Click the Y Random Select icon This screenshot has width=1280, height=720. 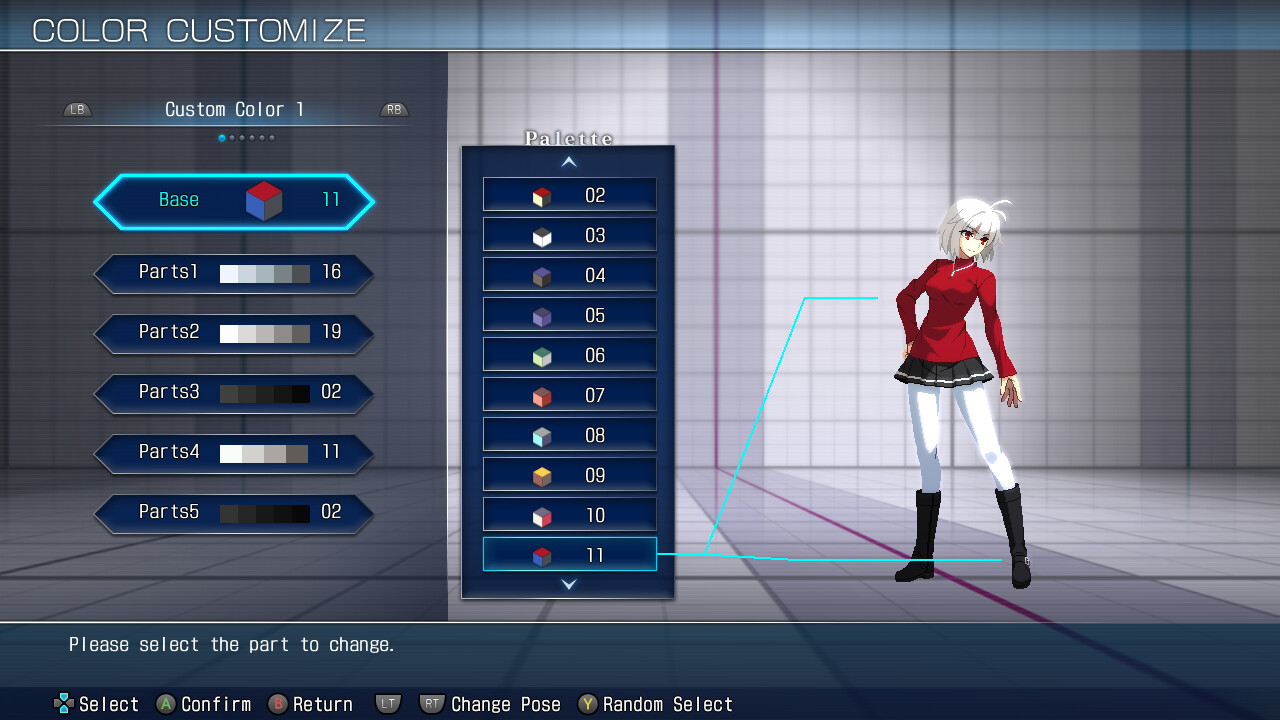(586, 704)
